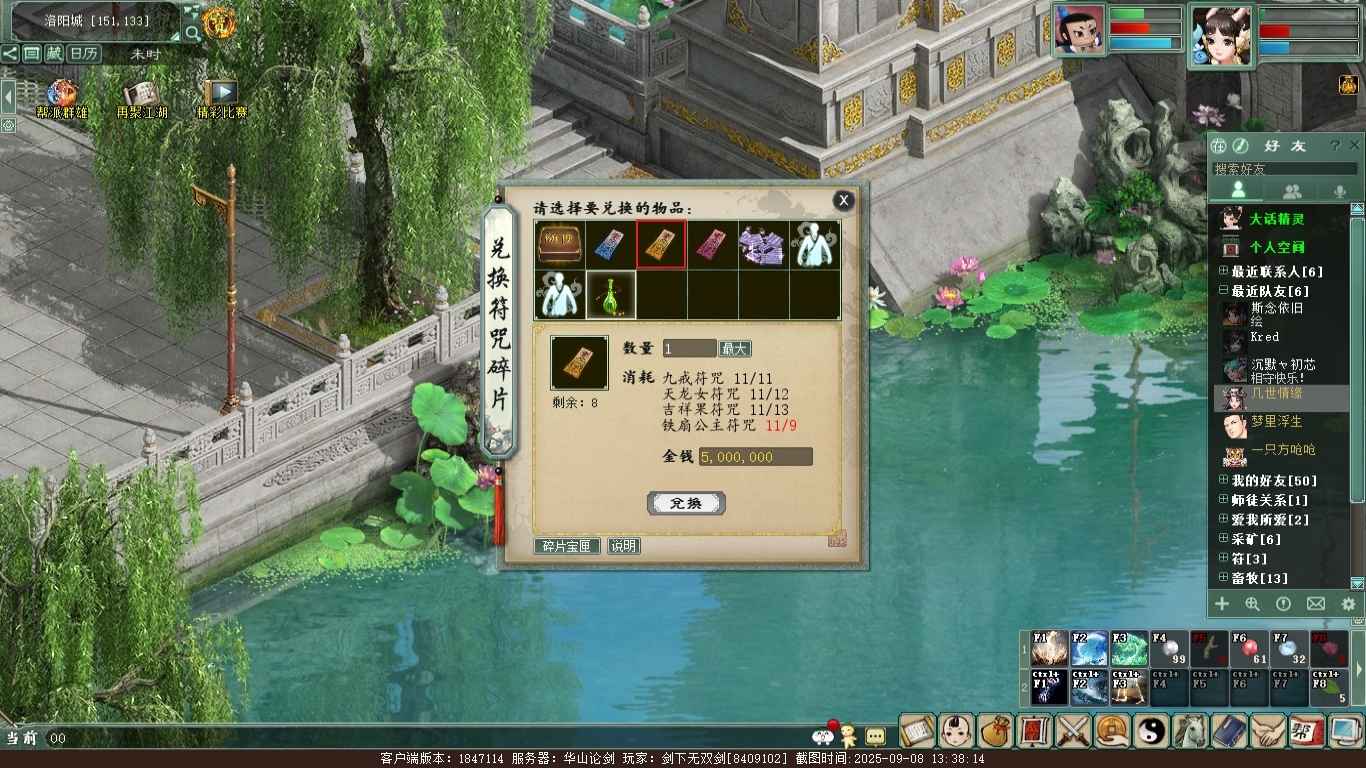Confirm with the 兑换 exchange button
This screenshot has height=768, width=1366.
click(x=686, y=503)
